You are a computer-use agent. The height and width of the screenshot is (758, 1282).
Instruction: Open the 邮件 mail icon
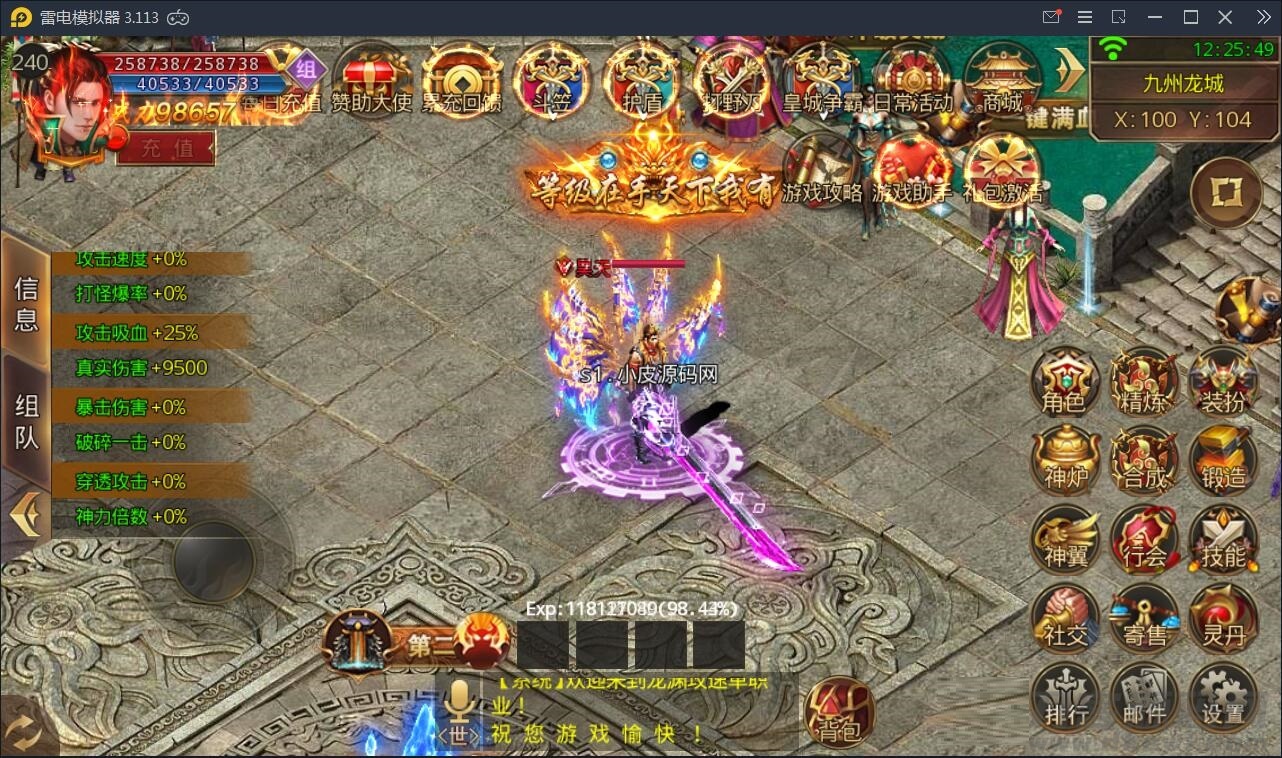1144,695
